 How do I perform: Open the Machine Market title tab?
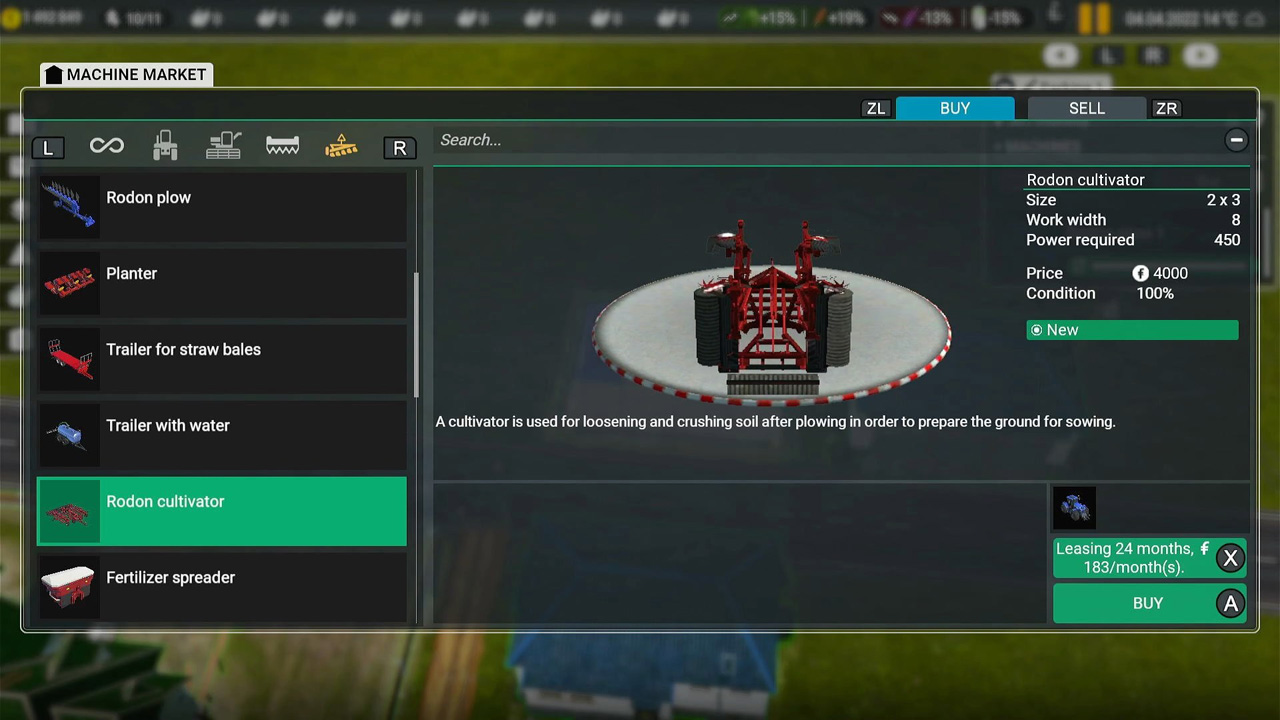[x=126, y=75]
